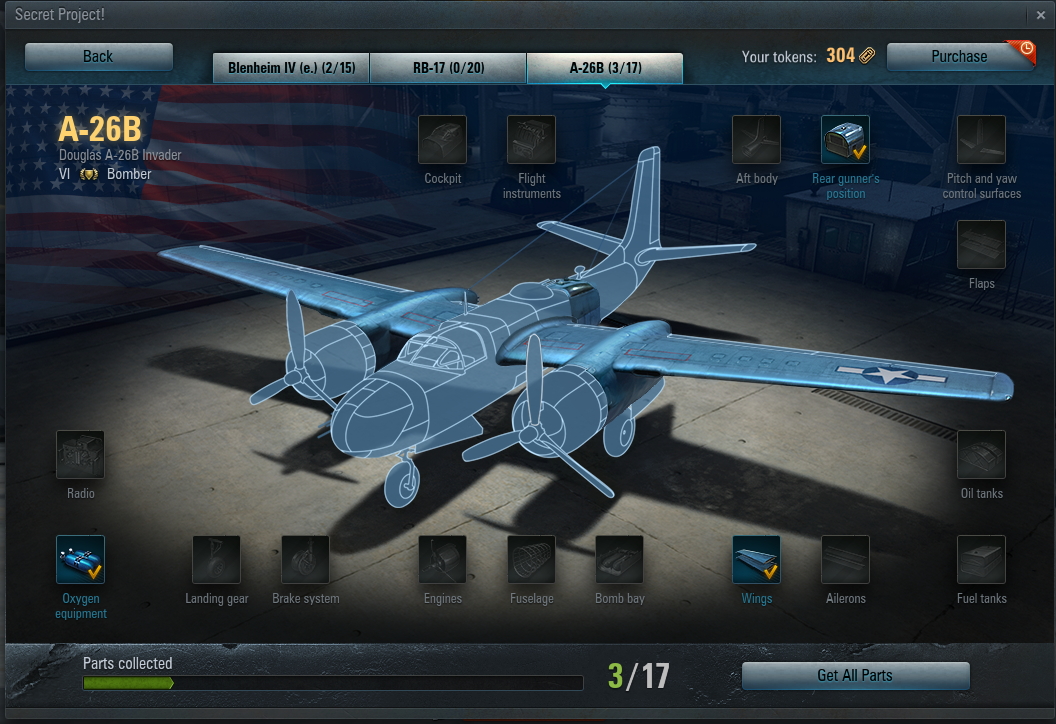The height and width of the screenshot is (724, 1056).
Task: Pick the Aft body part icon
Action: pos(756,140)
